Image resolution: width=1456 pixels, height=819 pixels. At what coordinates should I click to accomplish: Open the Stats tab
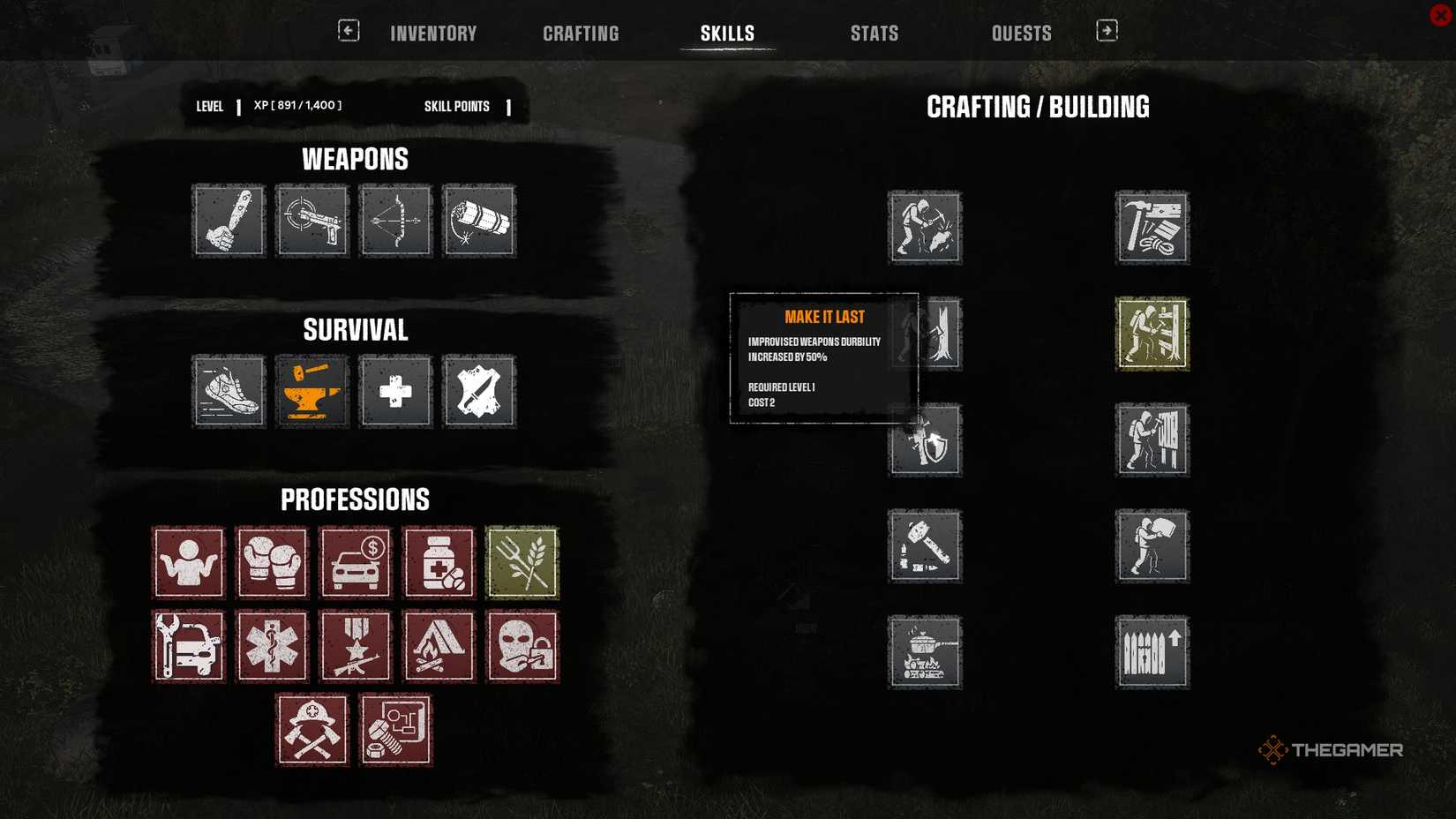(874, 33)
